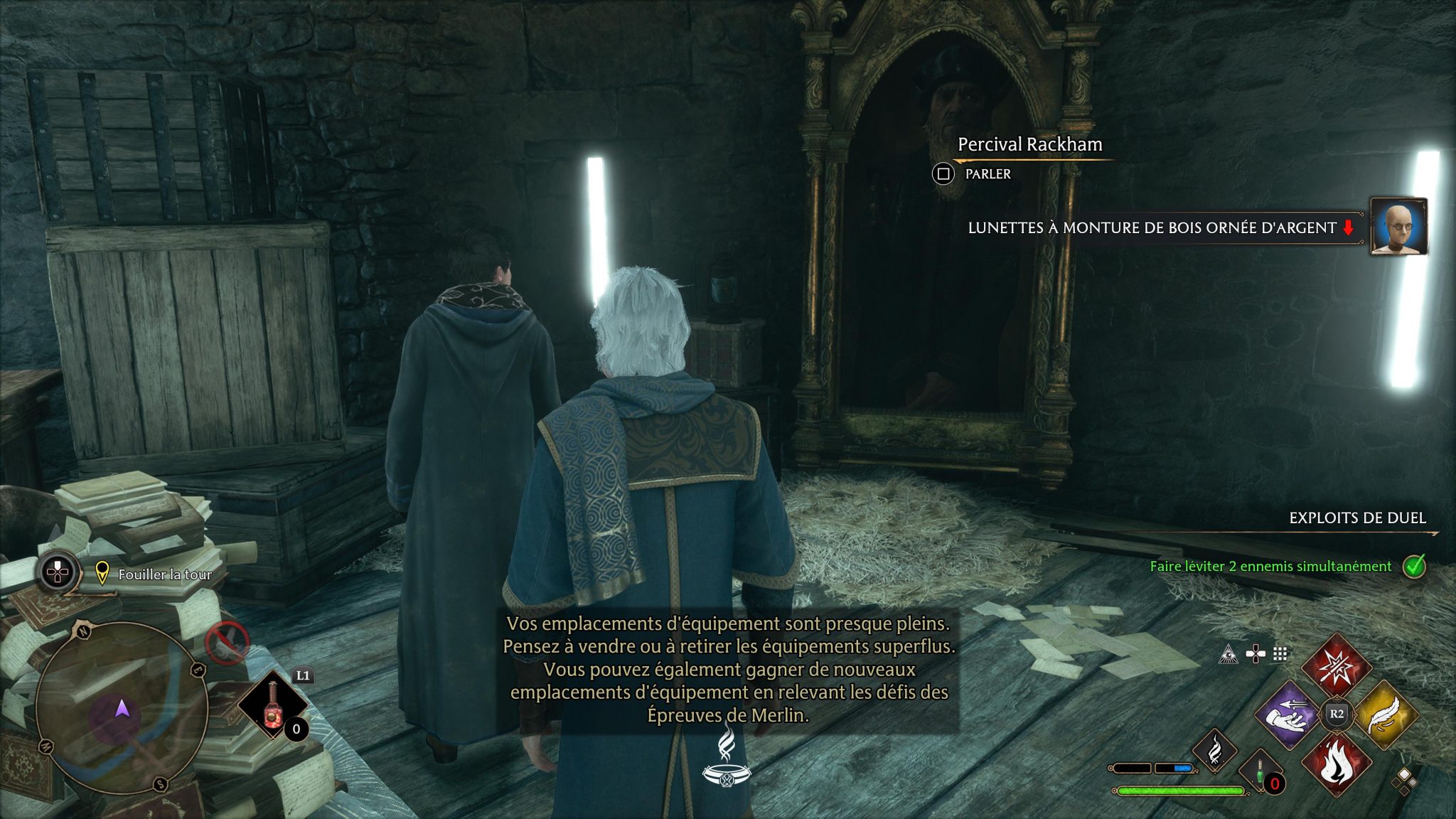Open the spell collection grid icon
Screen dimensions: 1456x819
point(1279,653)
